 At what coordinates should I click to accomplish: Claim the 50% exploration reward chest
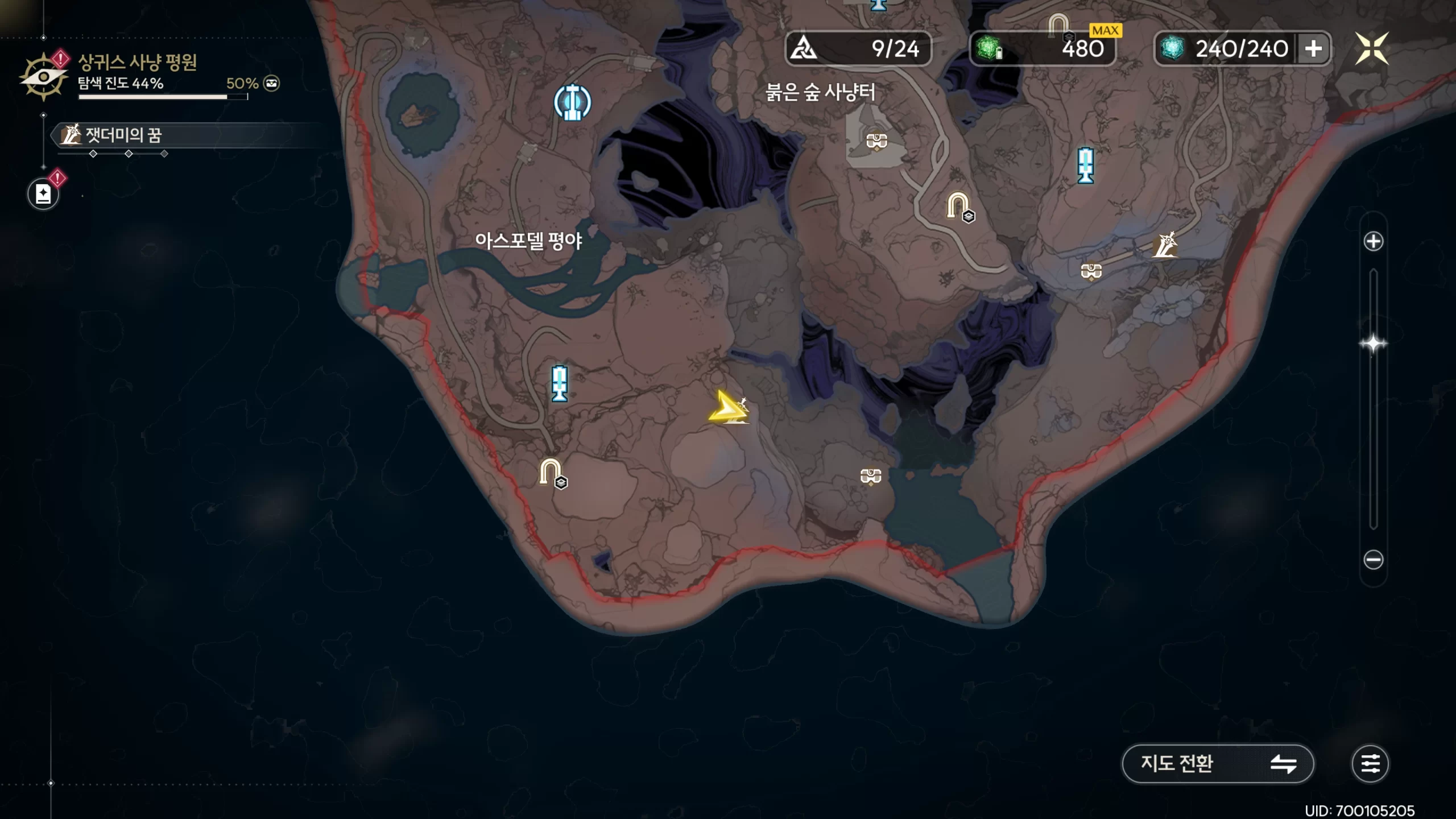click(x=272, y=84)
